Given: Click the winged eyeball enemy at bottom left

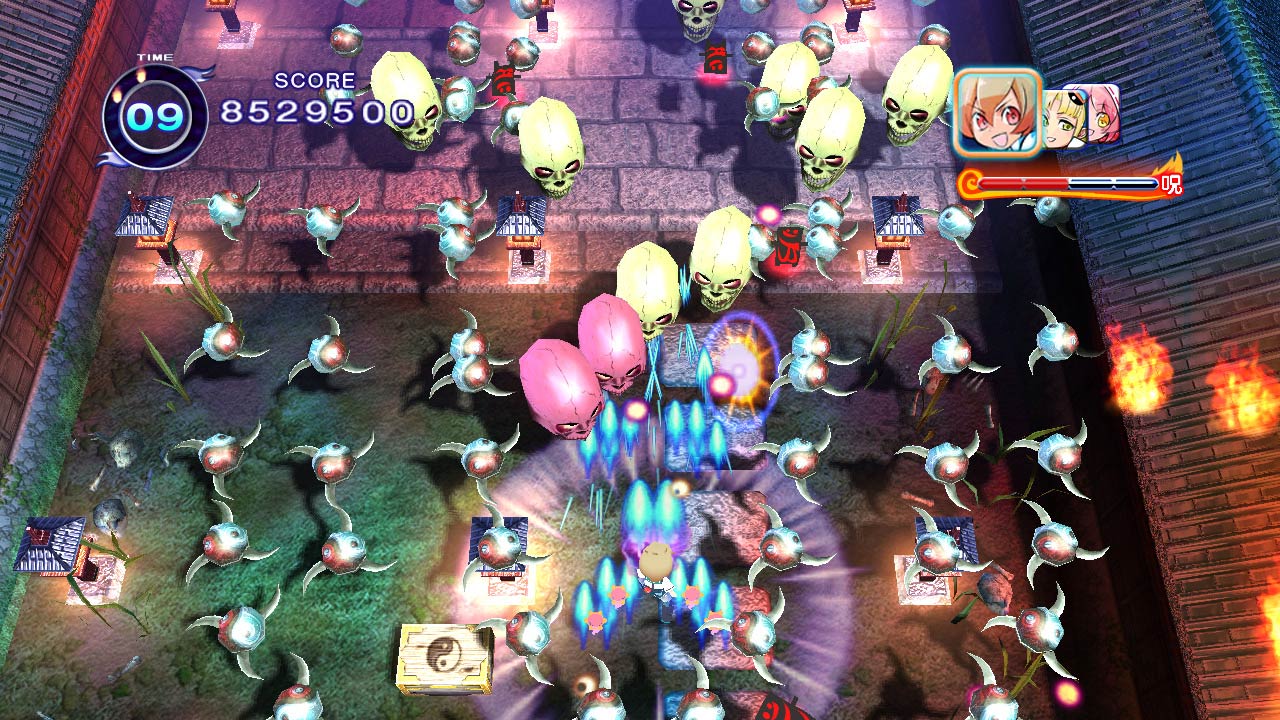Looking at the screenshot, I should [240, 630].
